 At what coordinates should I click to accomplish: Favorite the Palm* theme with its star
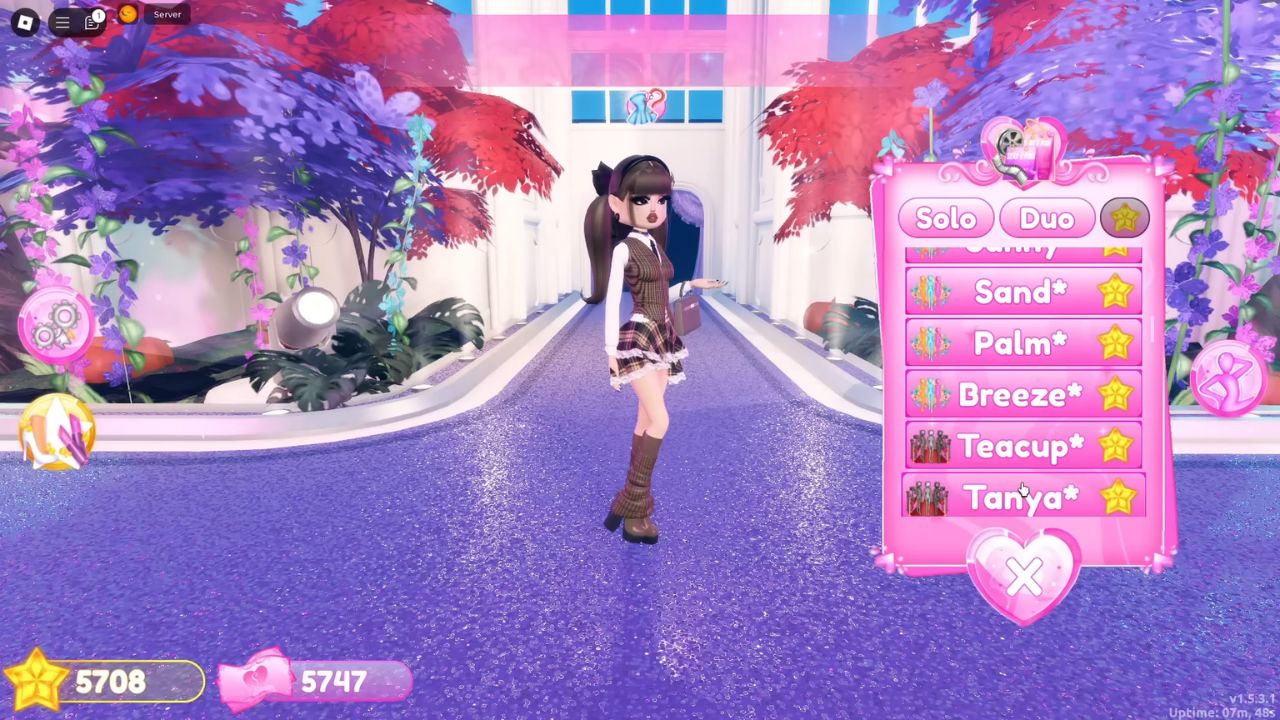(x=1114, y=342)
